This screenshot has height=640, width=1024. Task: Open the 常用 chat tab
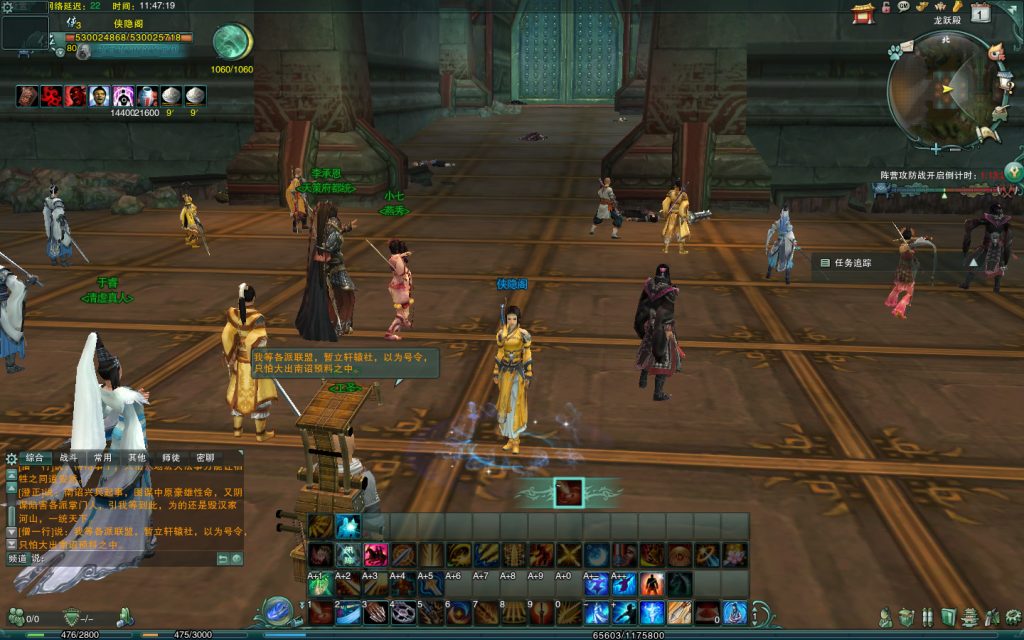102,457
